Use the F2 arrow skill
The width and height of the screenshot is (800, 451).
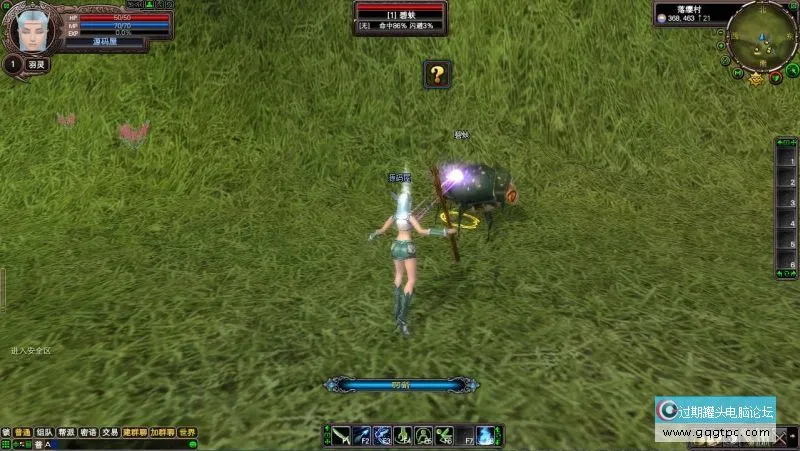(362, 435)
